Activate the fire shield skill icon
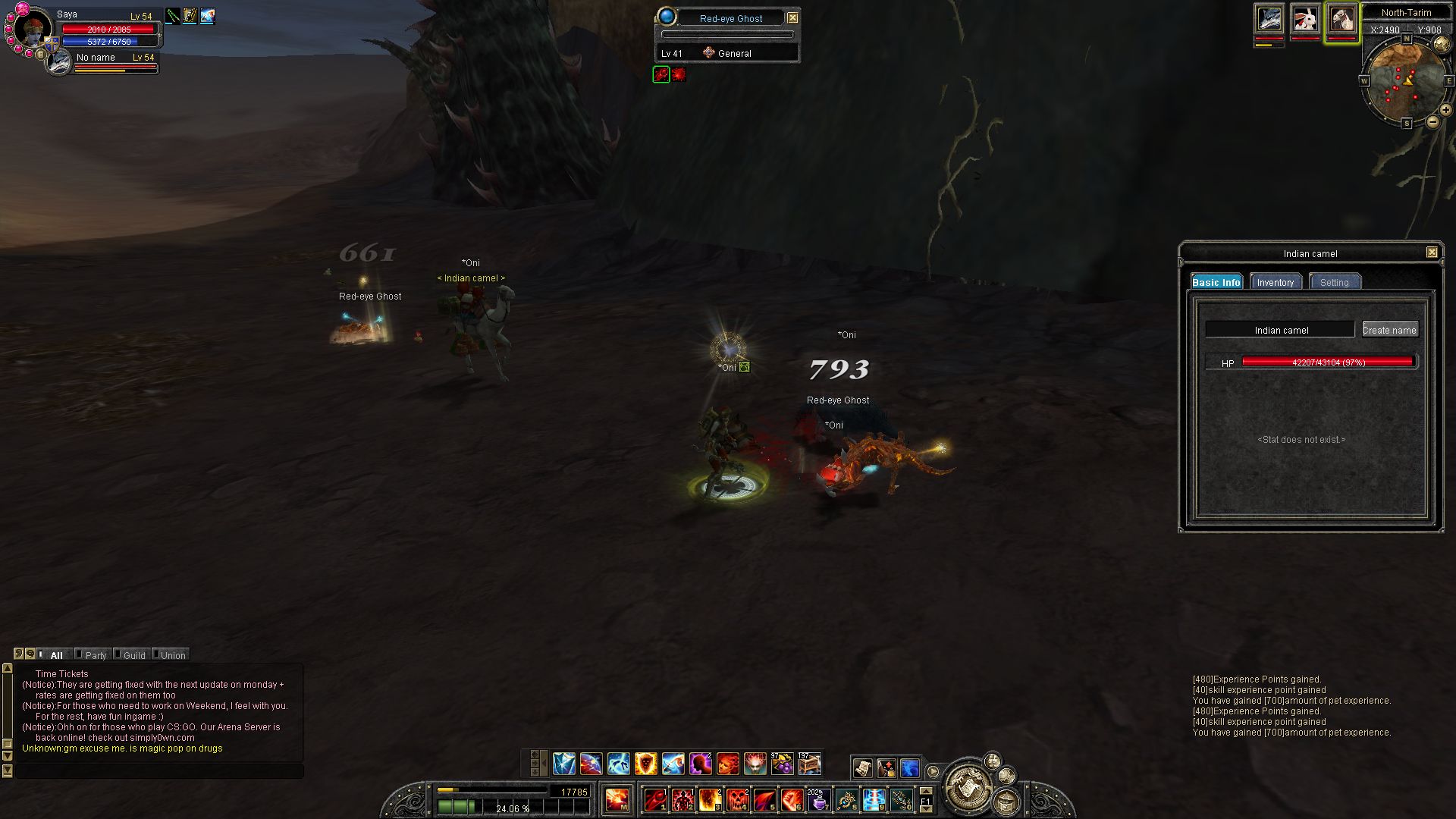The width and height of the screenshot is (1456, 819). (x=645, y=764)
